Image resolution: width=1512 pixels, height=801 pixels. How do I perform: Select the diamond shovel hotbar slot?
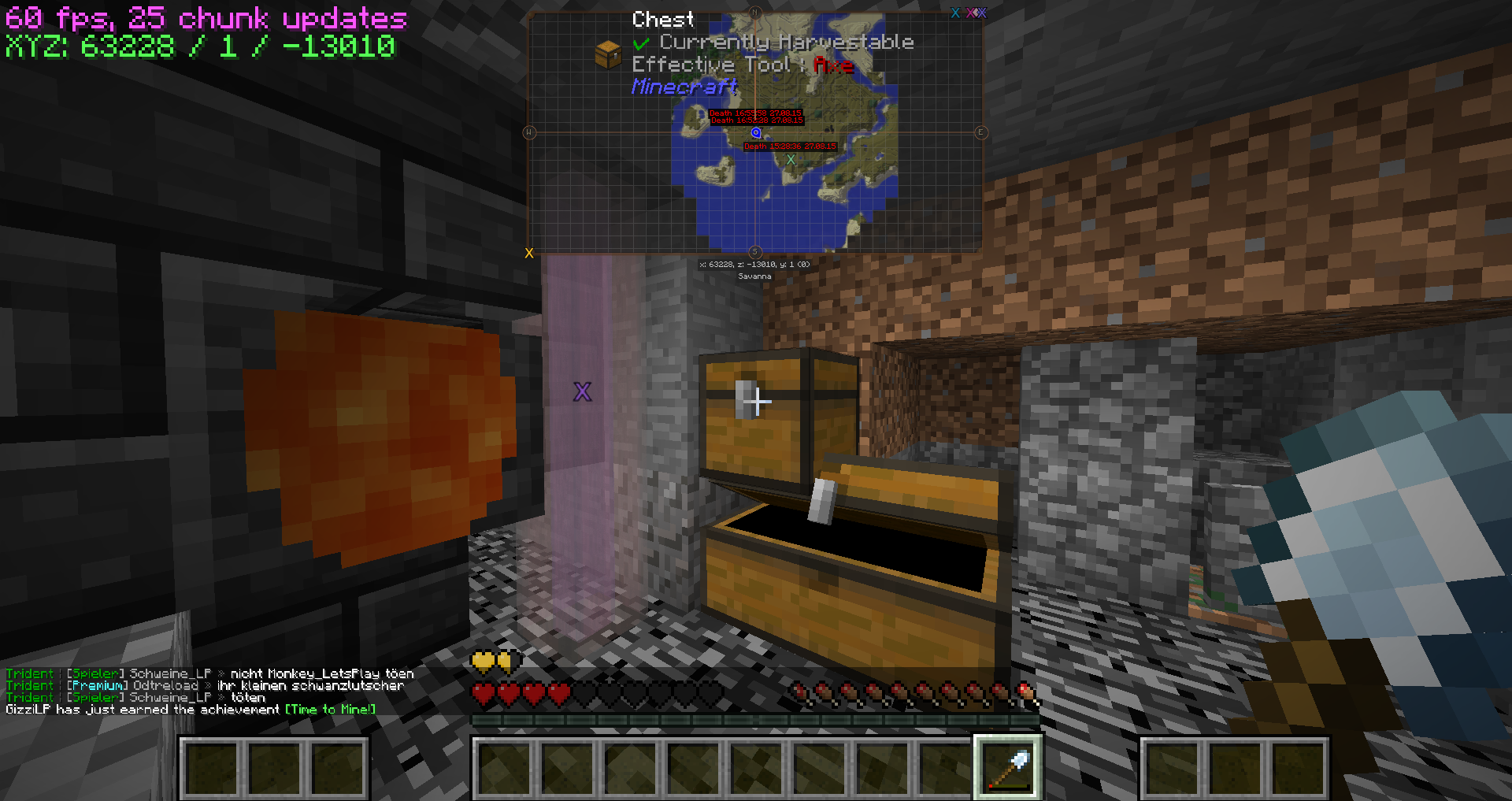[x=1008, y=768]
